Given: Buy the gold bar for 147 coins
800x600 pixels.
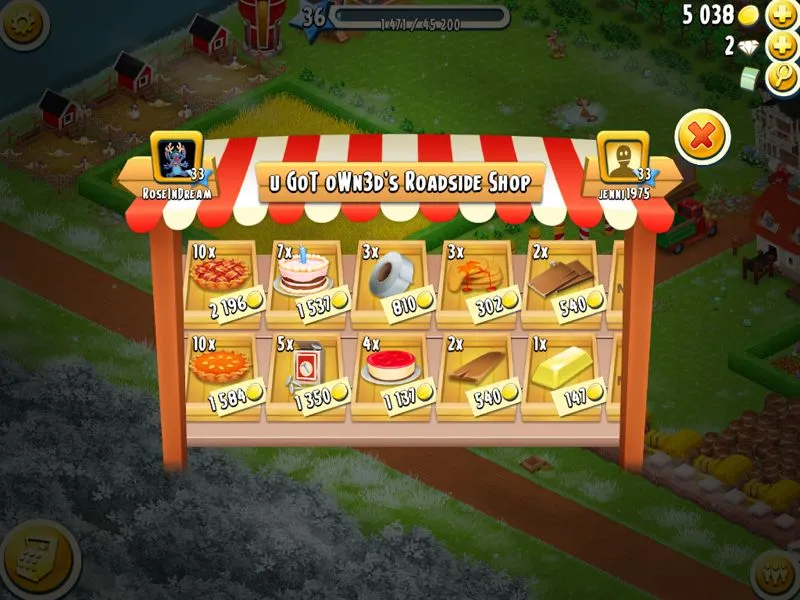Looking at the screenshot, I should 559,373.
